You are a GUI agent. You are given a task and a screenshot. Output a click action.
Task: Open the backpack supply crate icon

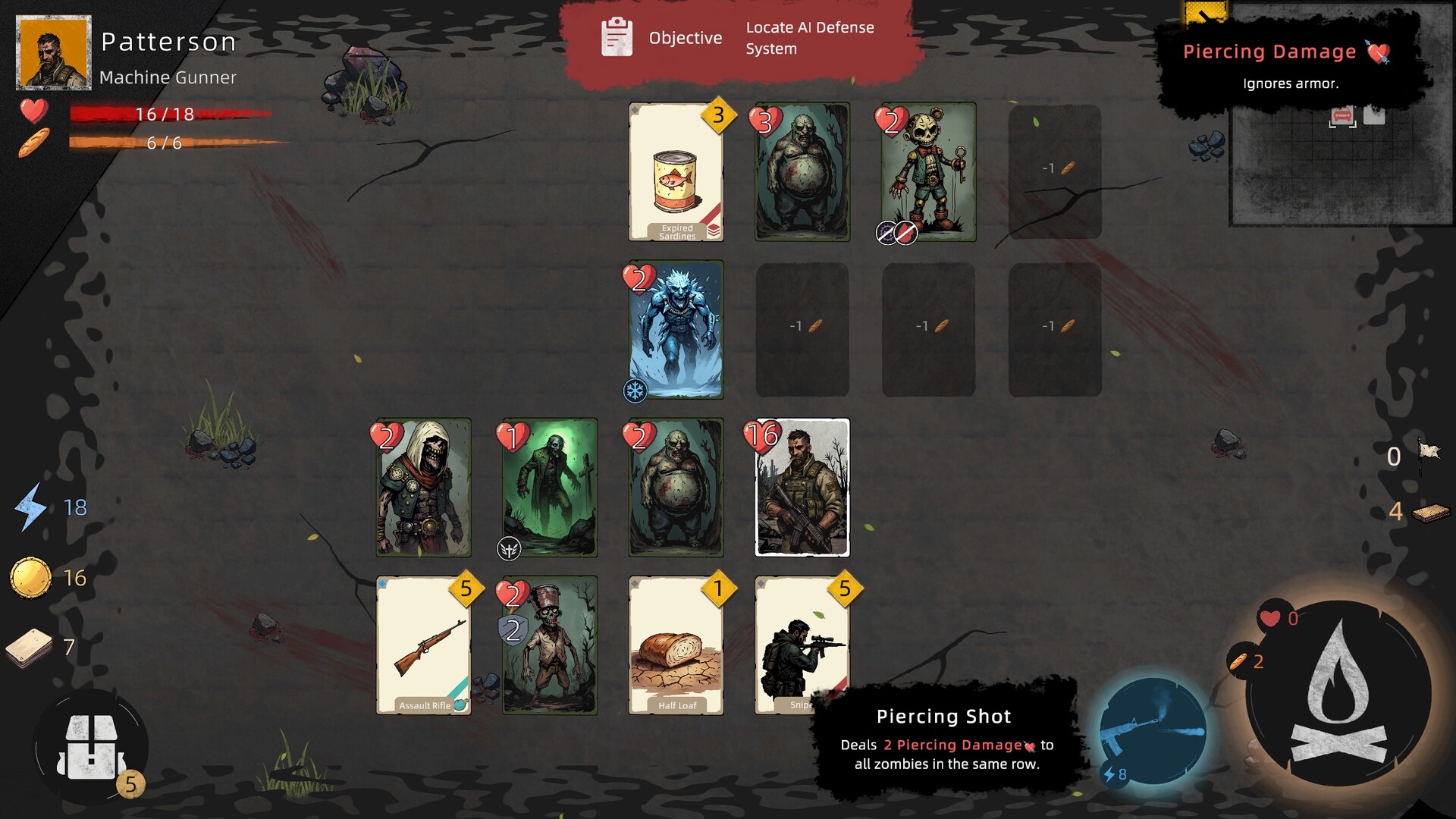point(91,747)
